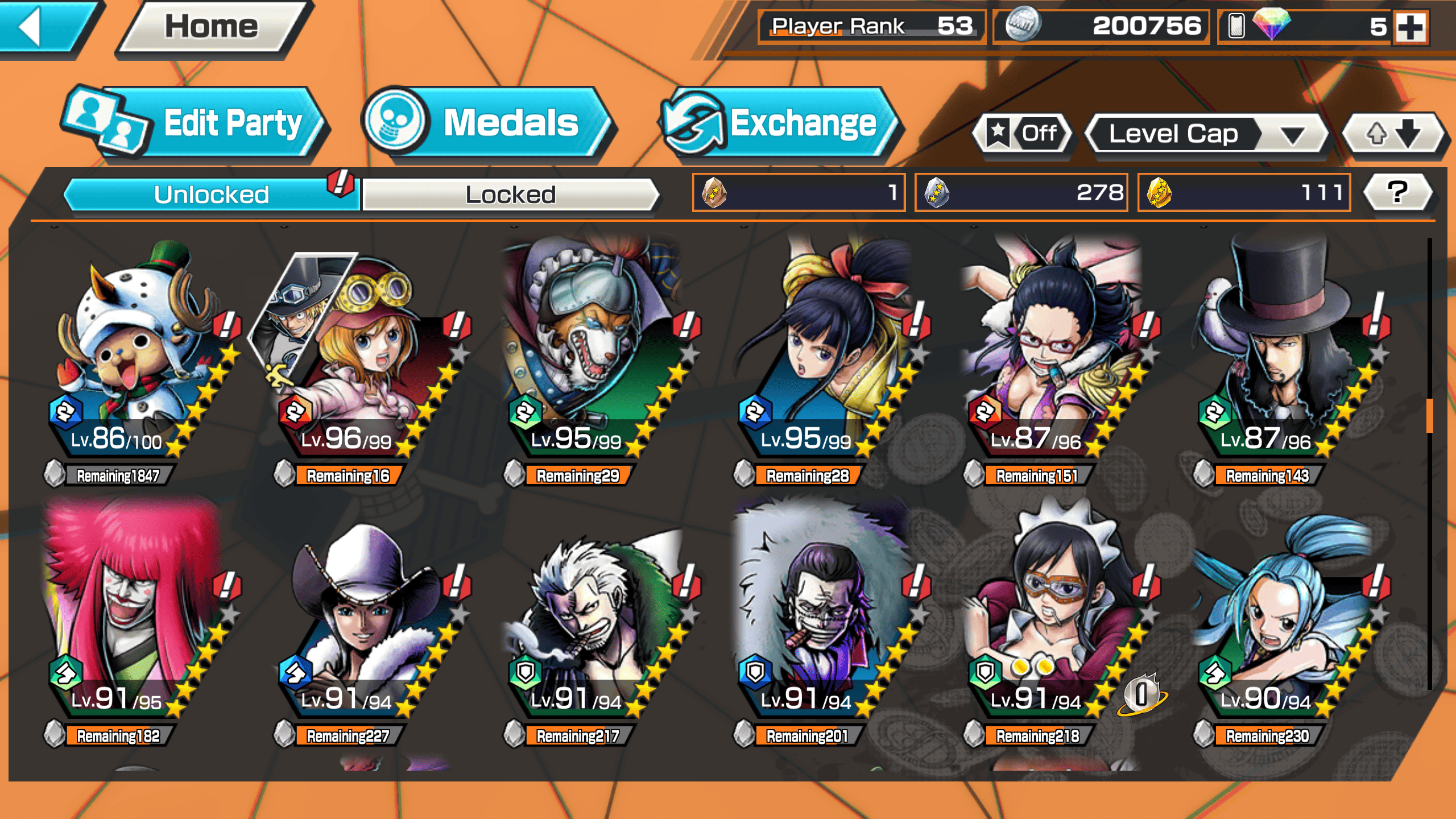Image resolution: width=1456 pixels, height=819 pixels.
Task: Select blue-haired Vivi character at Lv.90
Action: pos(1280,614)
